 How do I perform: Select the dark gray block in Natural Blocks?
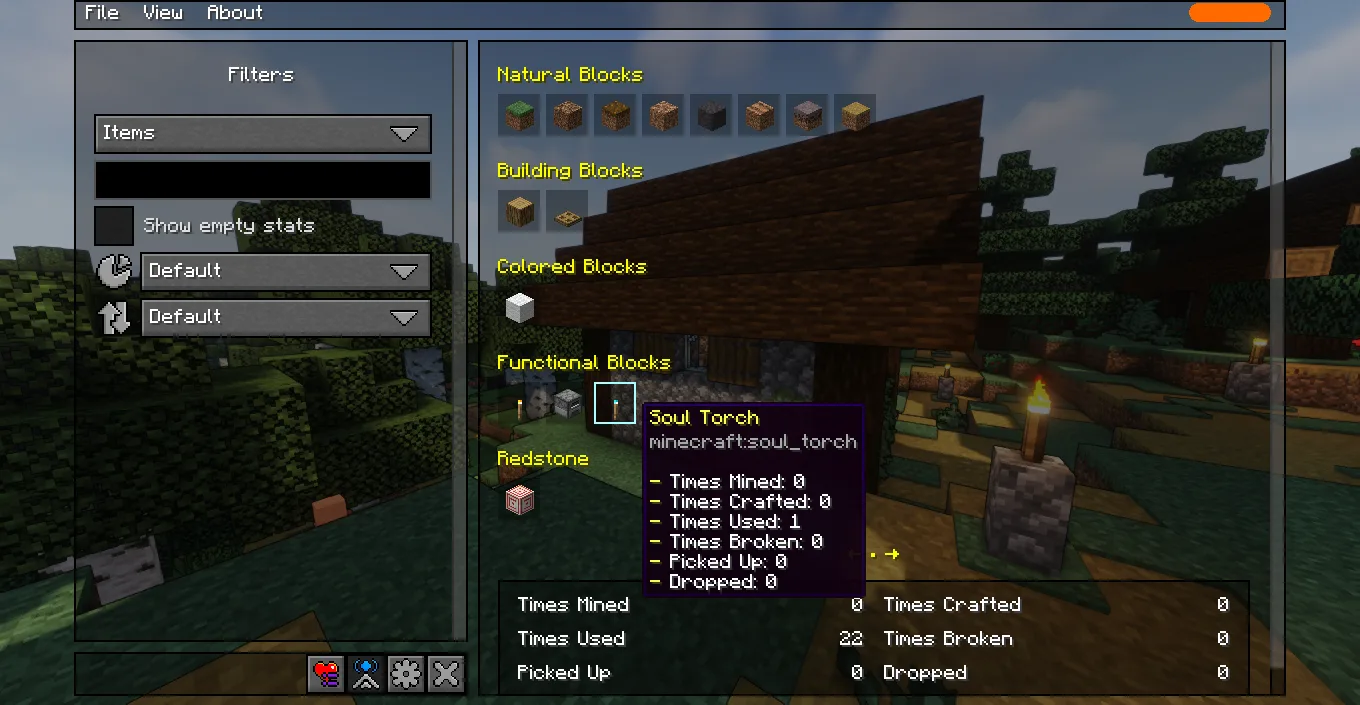(711, 115)
